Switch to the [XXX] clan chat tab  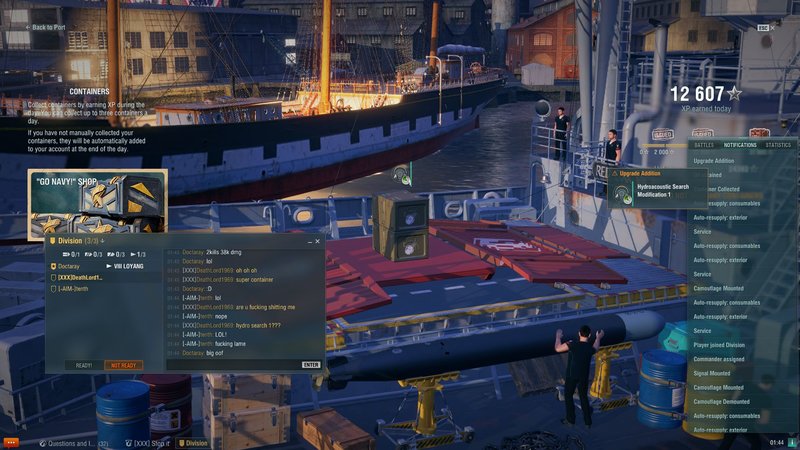[x=150, y=442]
